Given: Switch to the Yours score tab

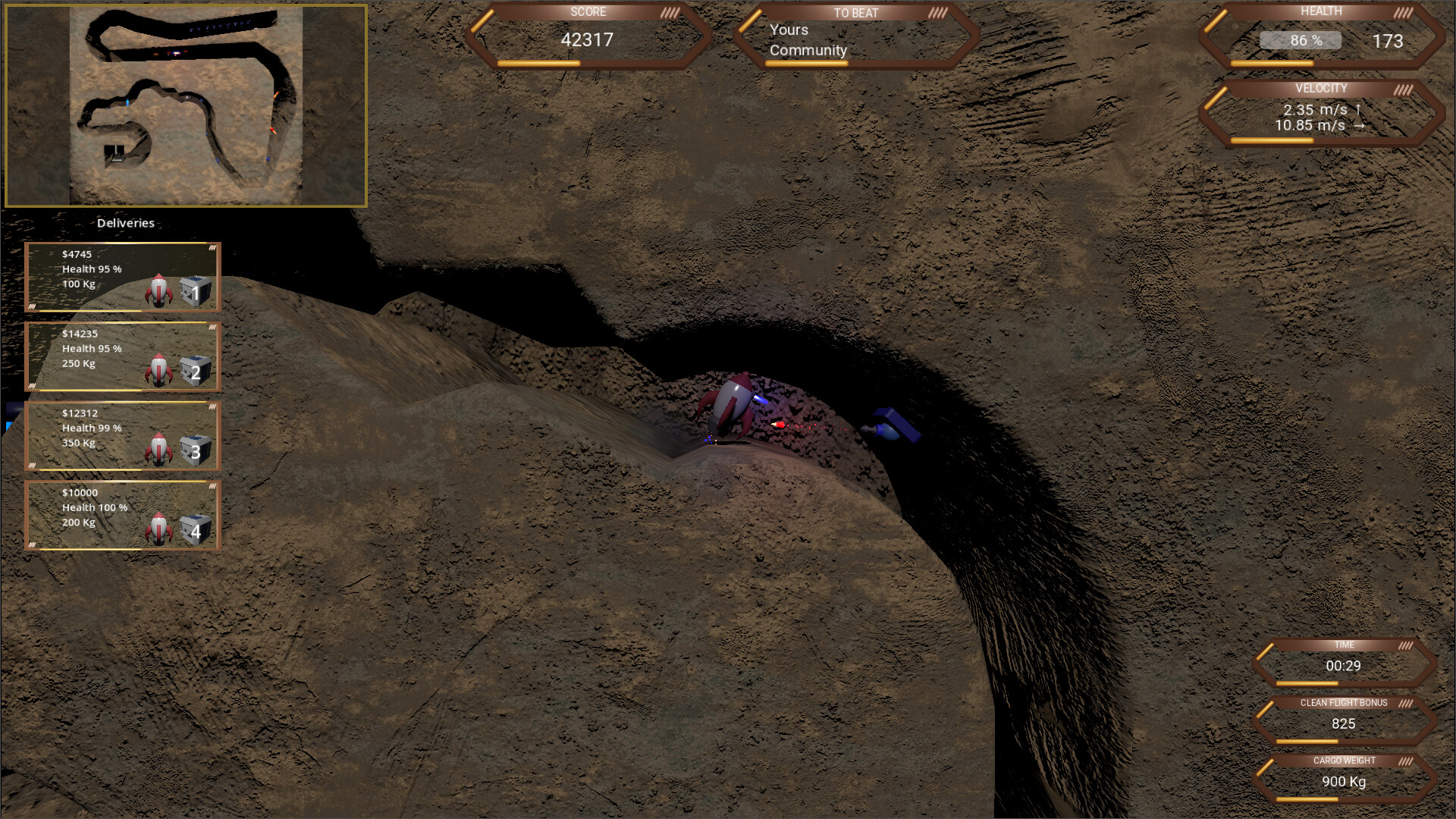Looking at the screenshot, I should click(789, 30).
